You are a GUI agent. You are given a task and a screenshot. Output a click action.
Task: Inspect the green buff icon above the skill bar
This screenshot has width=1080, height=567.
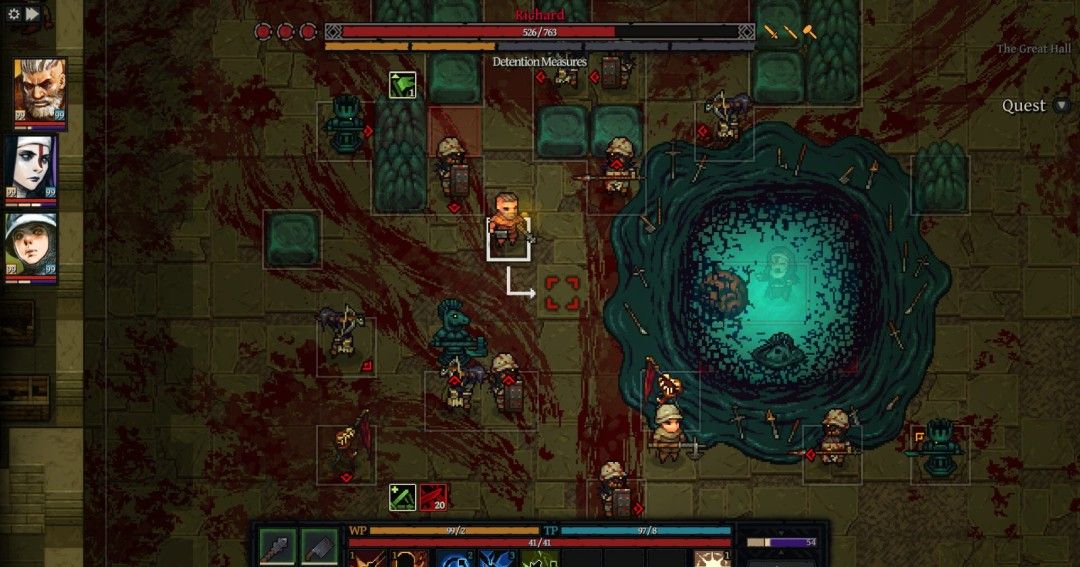click(402, 496)
